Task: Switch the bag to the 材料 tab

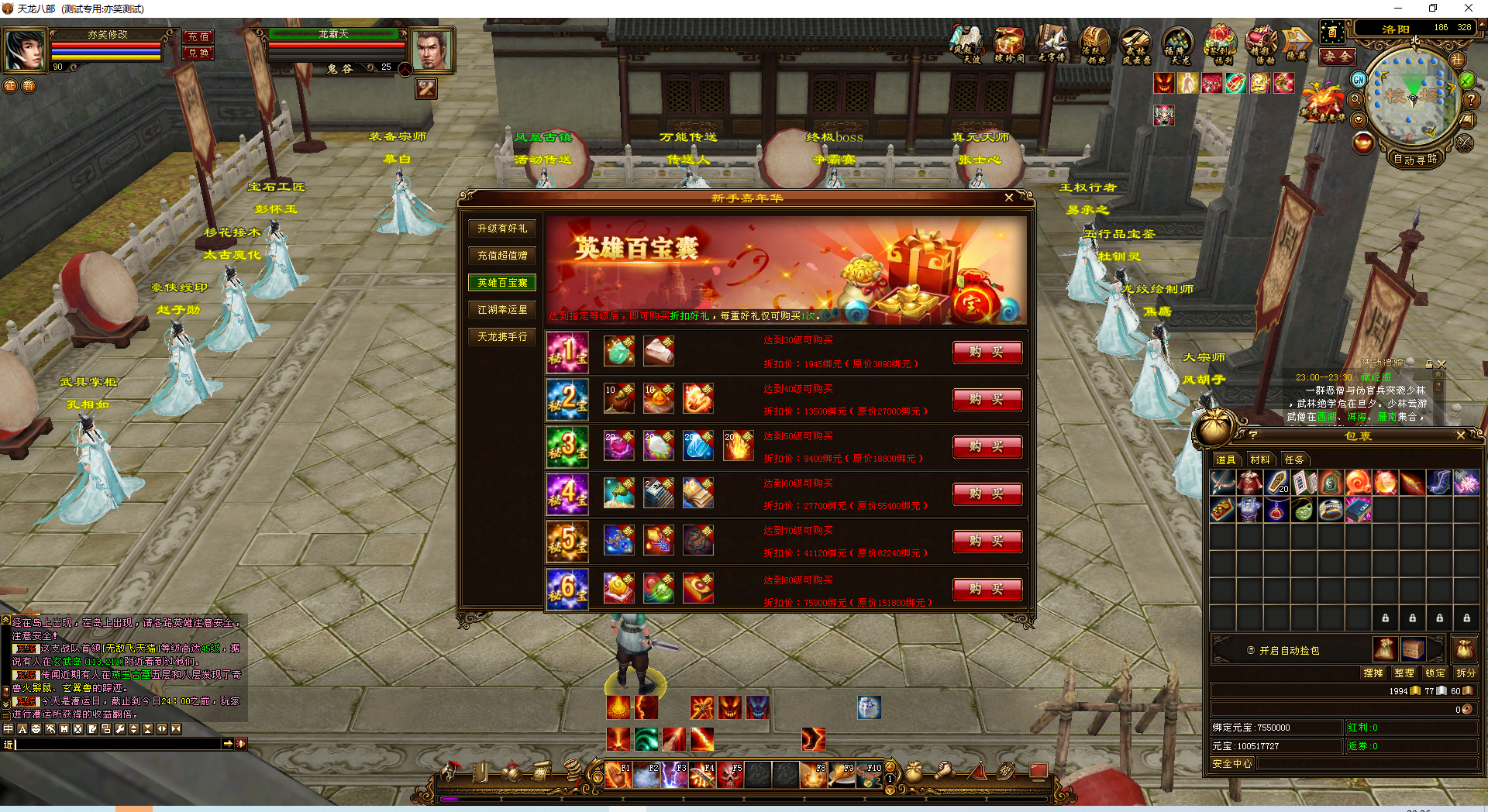Action: tap(1260, 459)
